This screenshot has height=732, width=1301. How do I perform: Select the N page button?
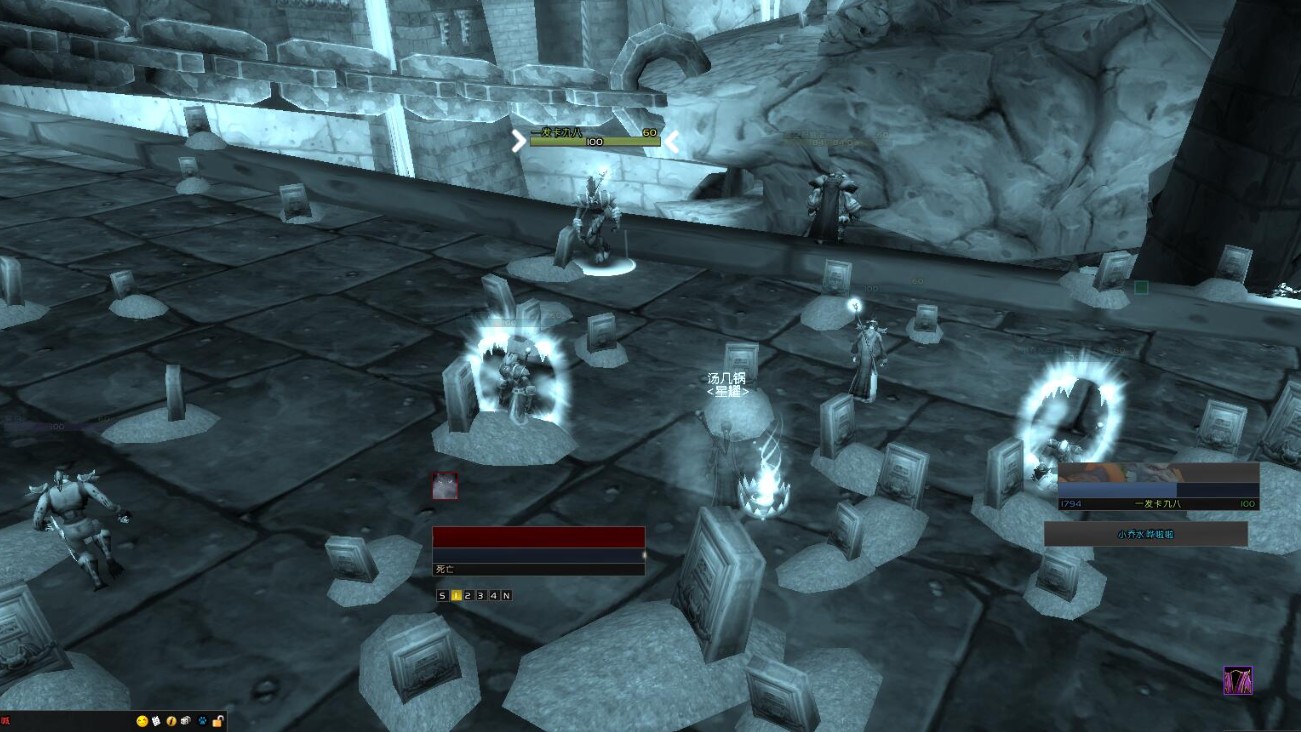coord(506,596)
